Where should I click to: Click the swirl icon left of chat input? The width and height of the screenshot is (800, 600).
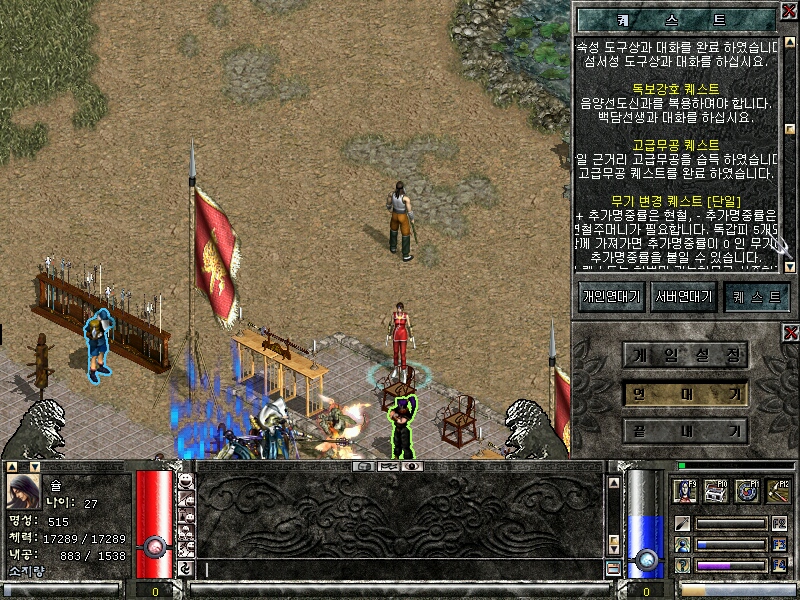point(185,569)
